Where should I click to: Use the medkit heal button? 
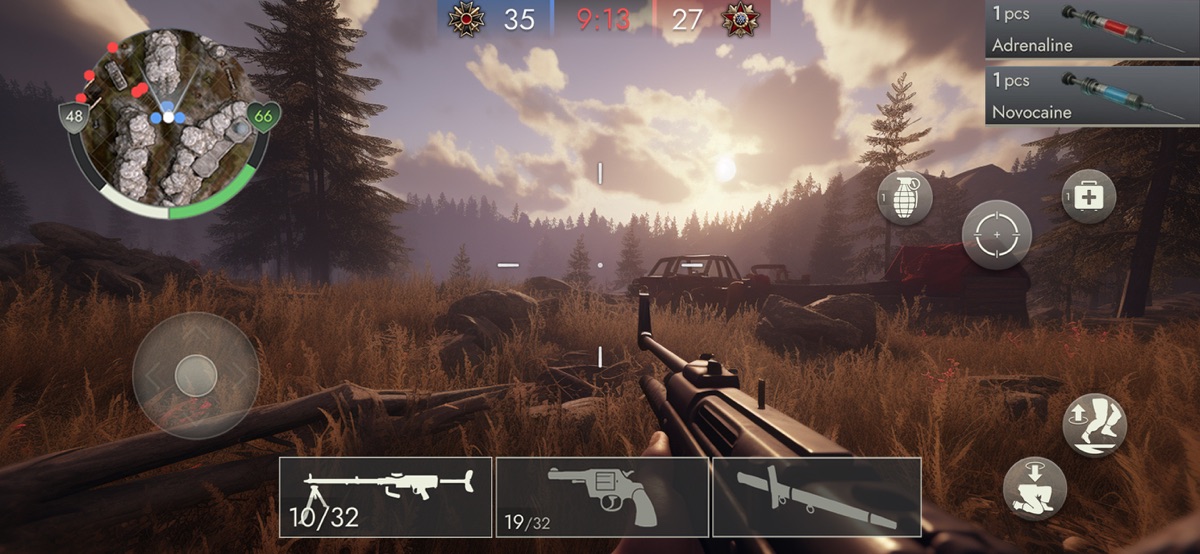click(x=1089, y=198)
